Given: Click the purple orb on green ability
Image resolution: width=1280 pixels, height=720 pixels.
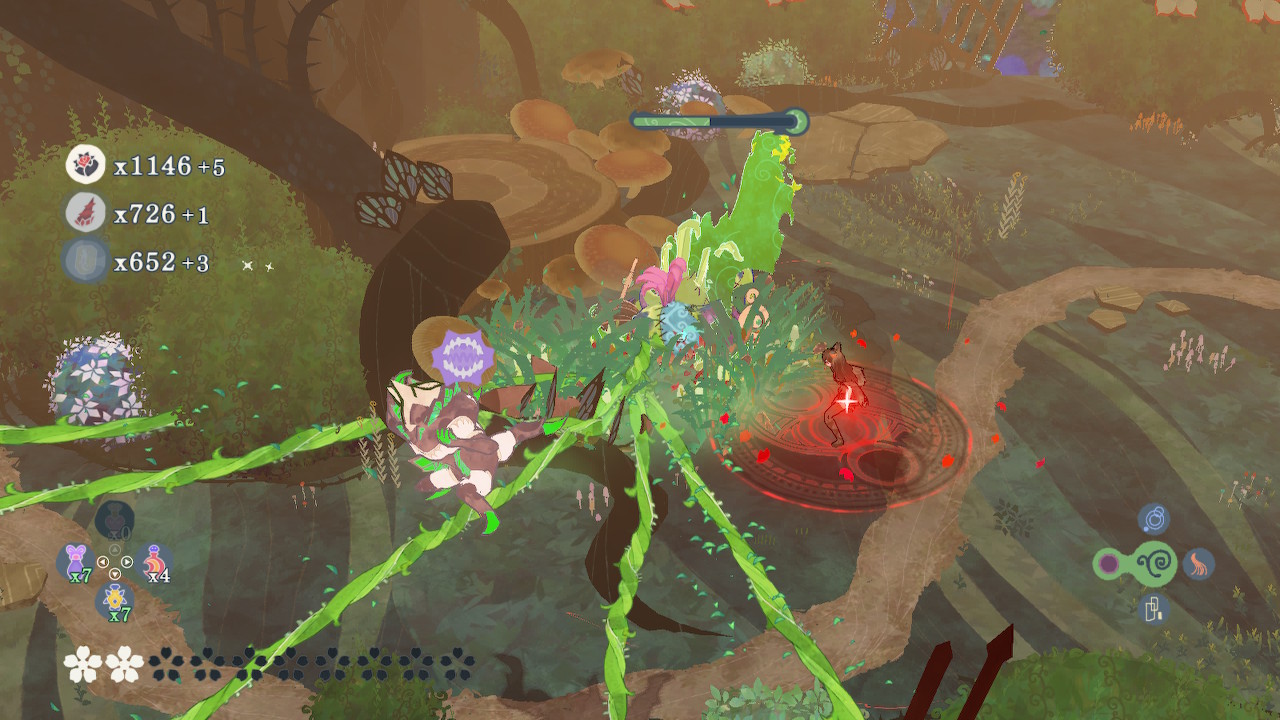Looking at the screenshot, I should (x=1109, y=564).
